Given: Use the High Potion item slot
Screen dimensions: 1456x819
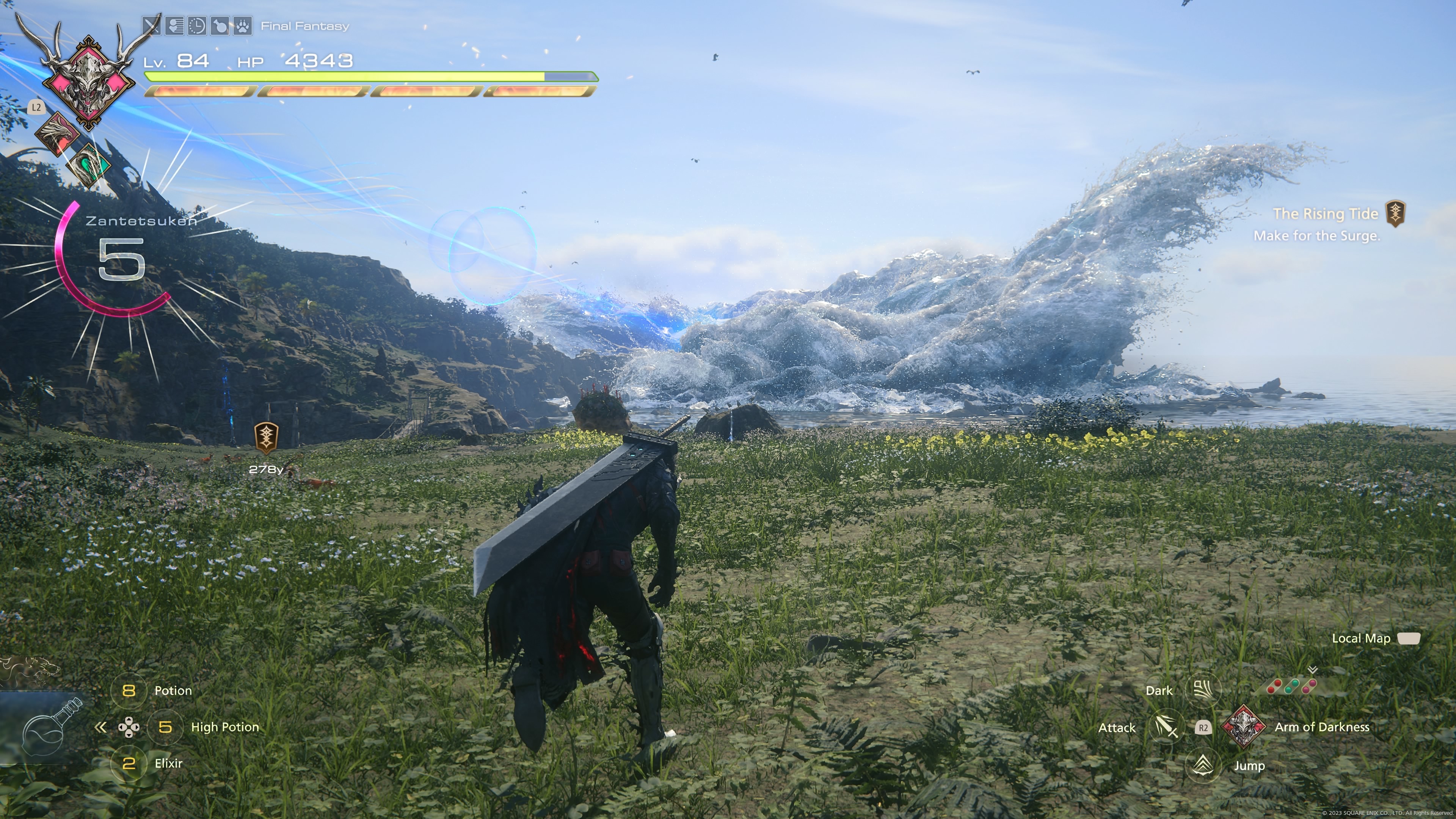Looking at the screenshot, I should pyautogui.click(x=165, y=727).
